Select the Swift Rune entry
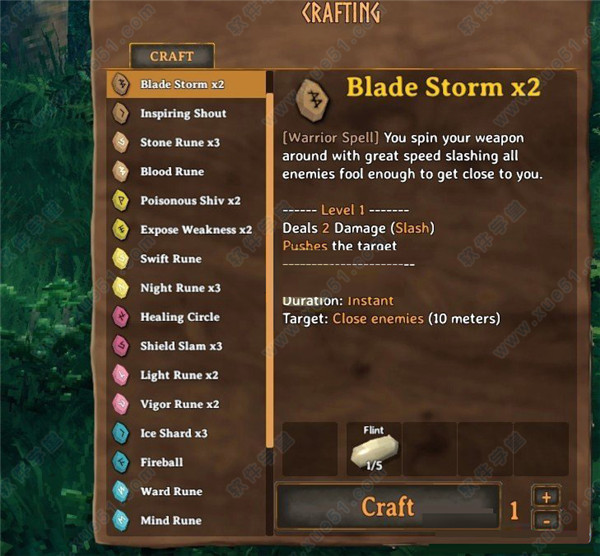Screen dimensions: 600x556 pyautogui.click(x=171, y=259)
